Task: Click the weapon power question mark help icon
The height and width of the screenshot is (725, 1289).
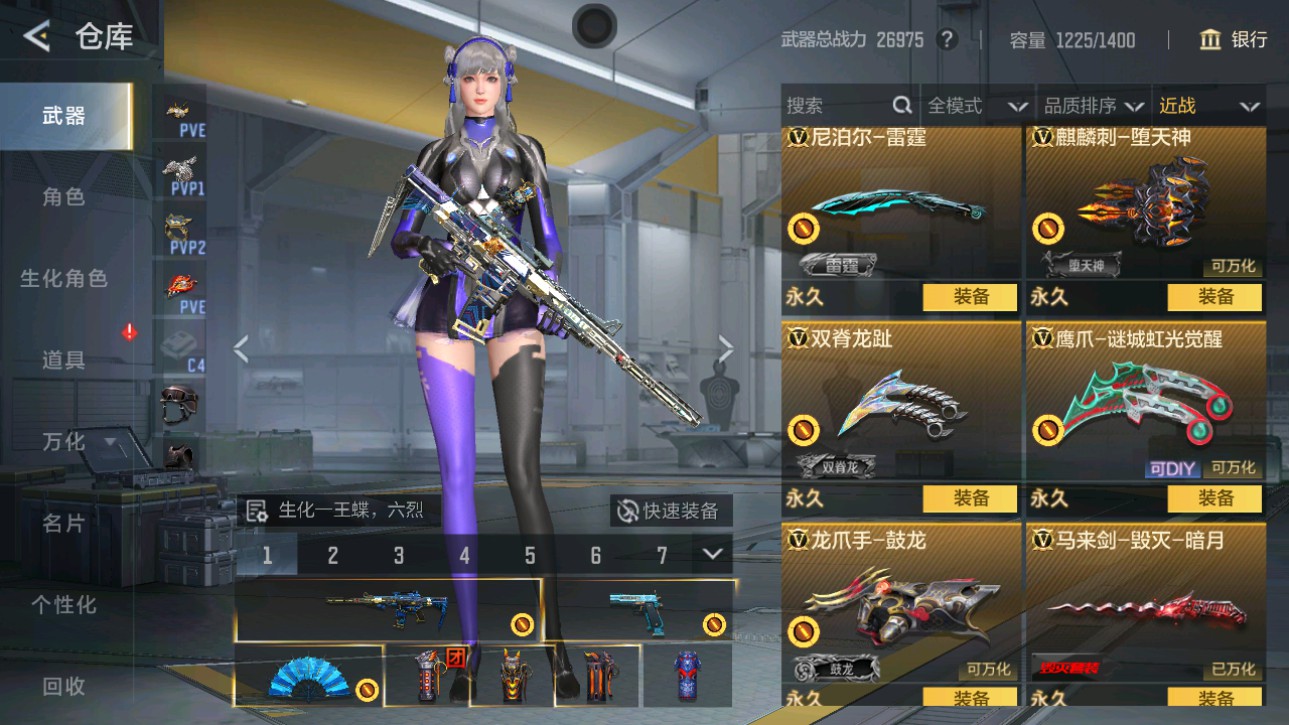Action: point(946,40)
